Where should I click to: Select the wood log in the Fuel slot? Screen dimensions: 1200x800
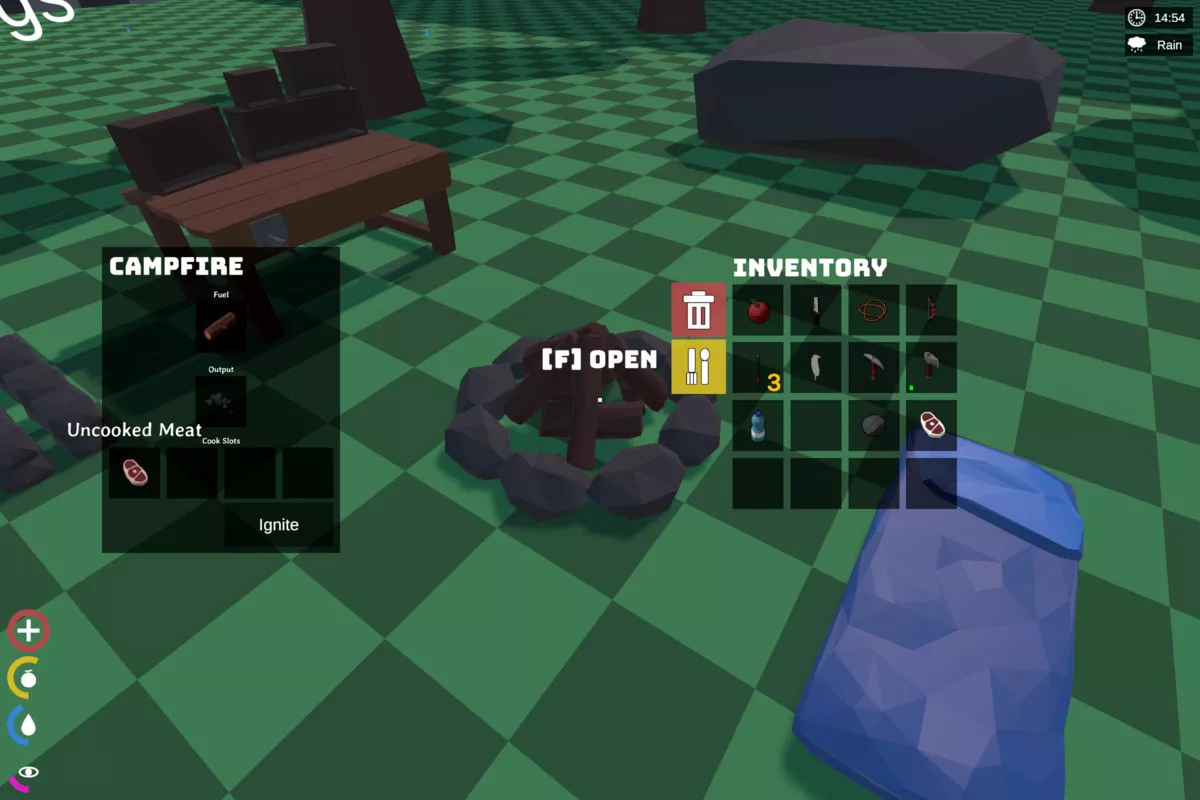[x=221, y=327]
